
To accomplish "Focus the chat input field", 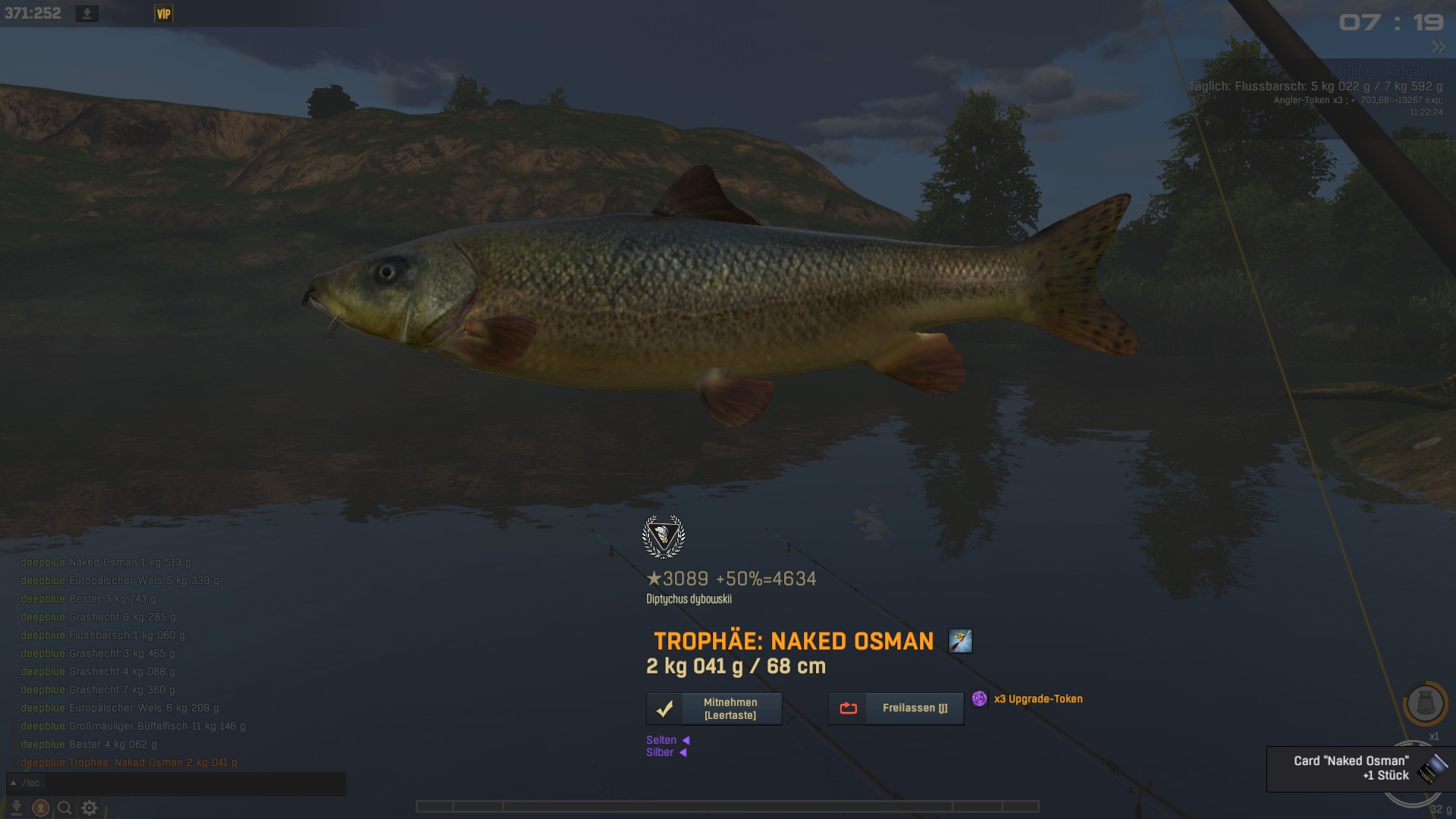I will tap(182, 783).
